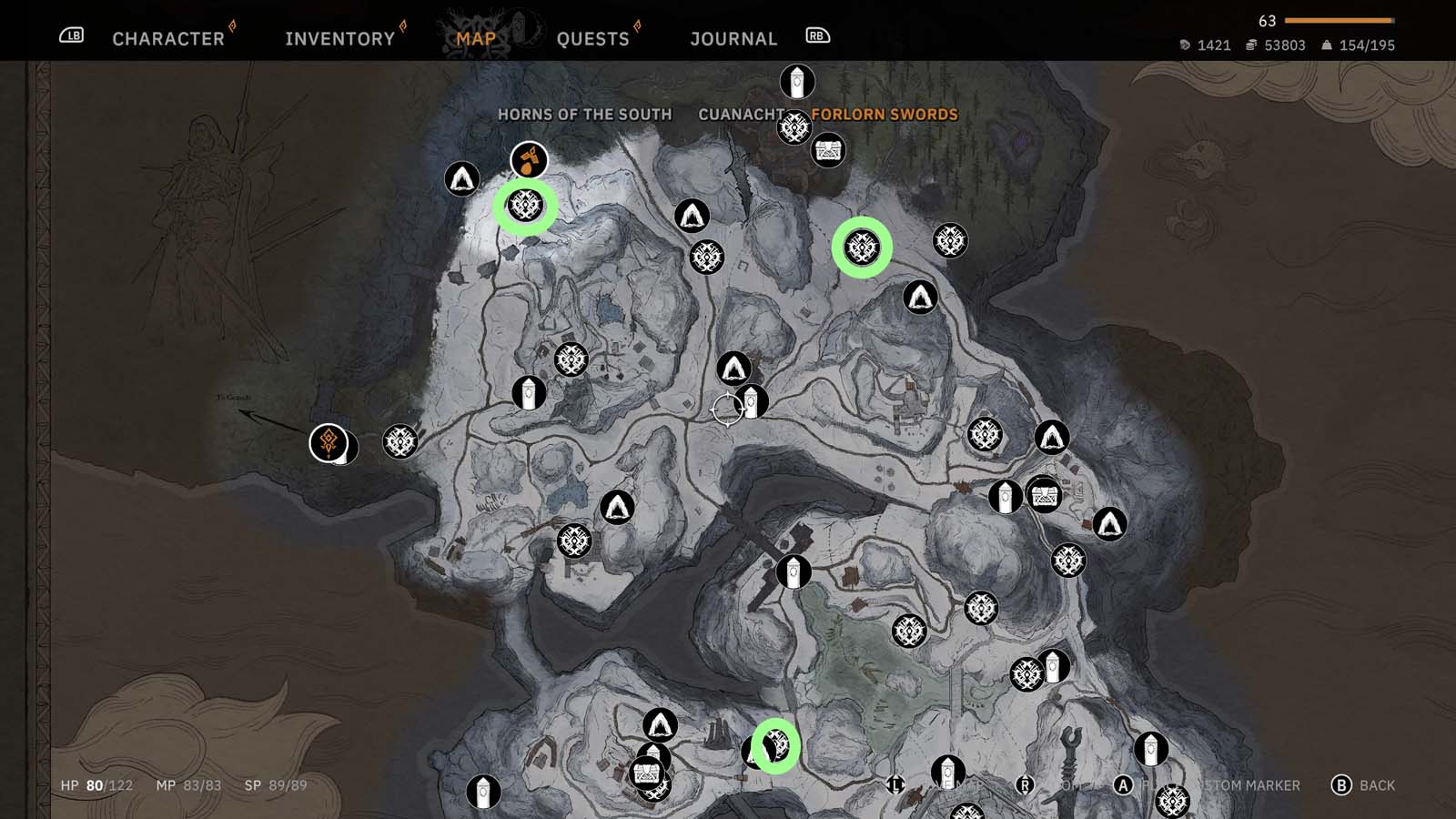Open the QUESTS tab
The width and height of the screenshot is (1456, 819).
click(x=592, y=38)
